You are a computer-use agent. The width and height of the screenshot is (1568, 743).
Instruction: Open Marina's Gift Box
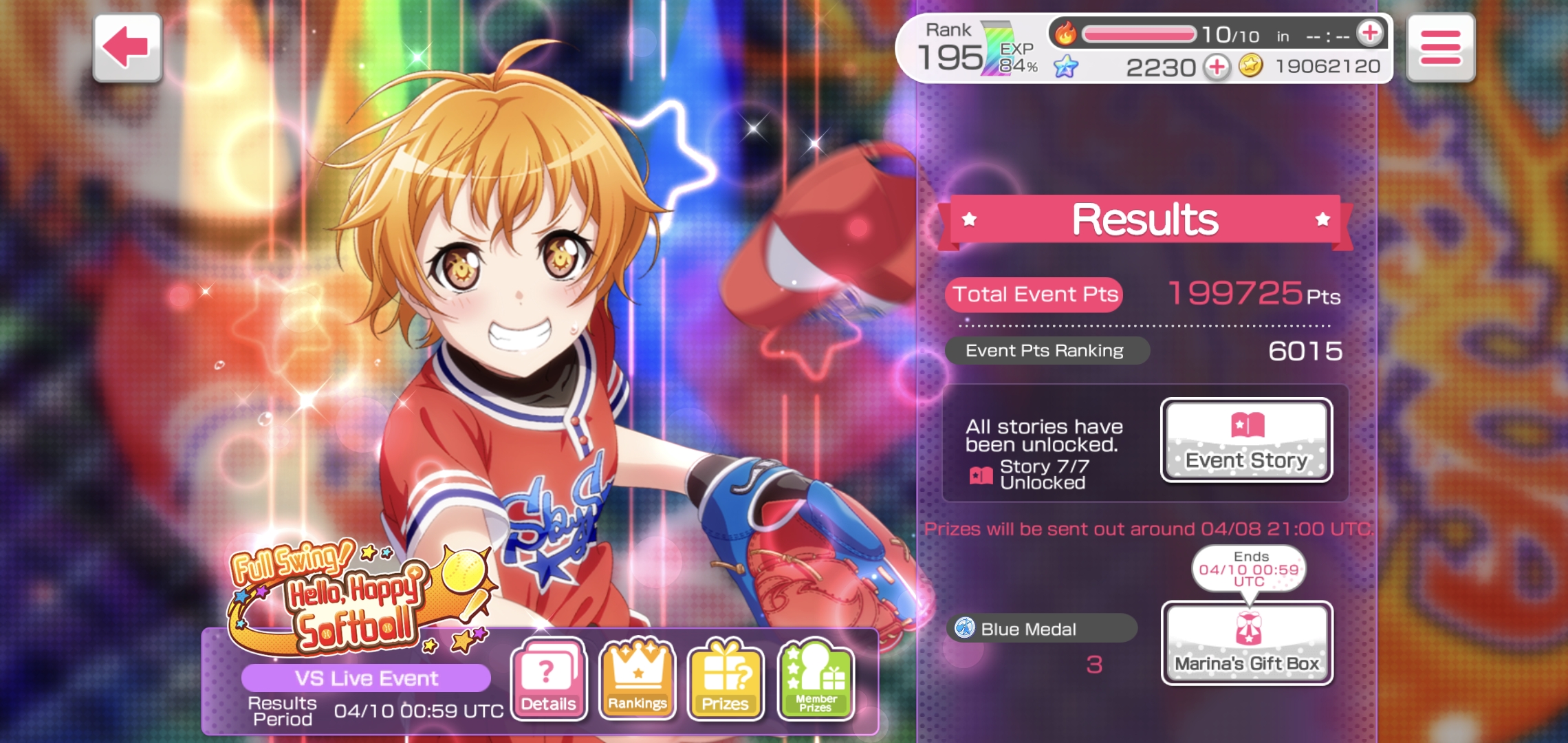[x=1246, y=643]
